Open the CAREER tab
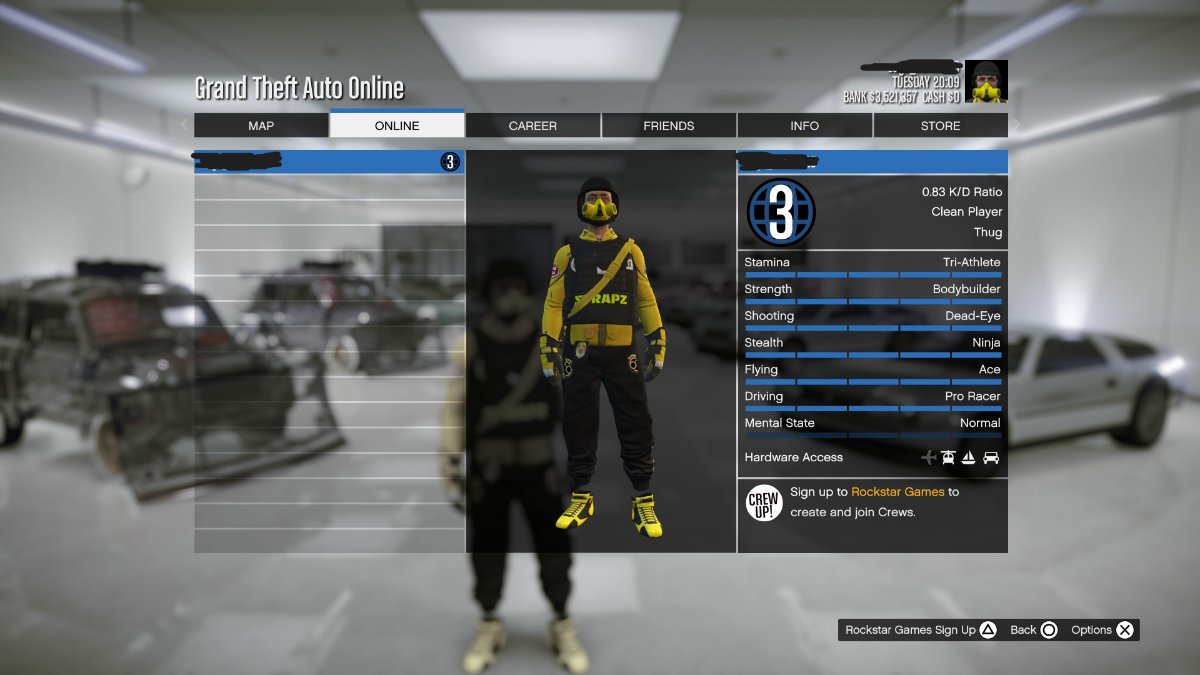The image size is (1200, 675). point(533,126)
